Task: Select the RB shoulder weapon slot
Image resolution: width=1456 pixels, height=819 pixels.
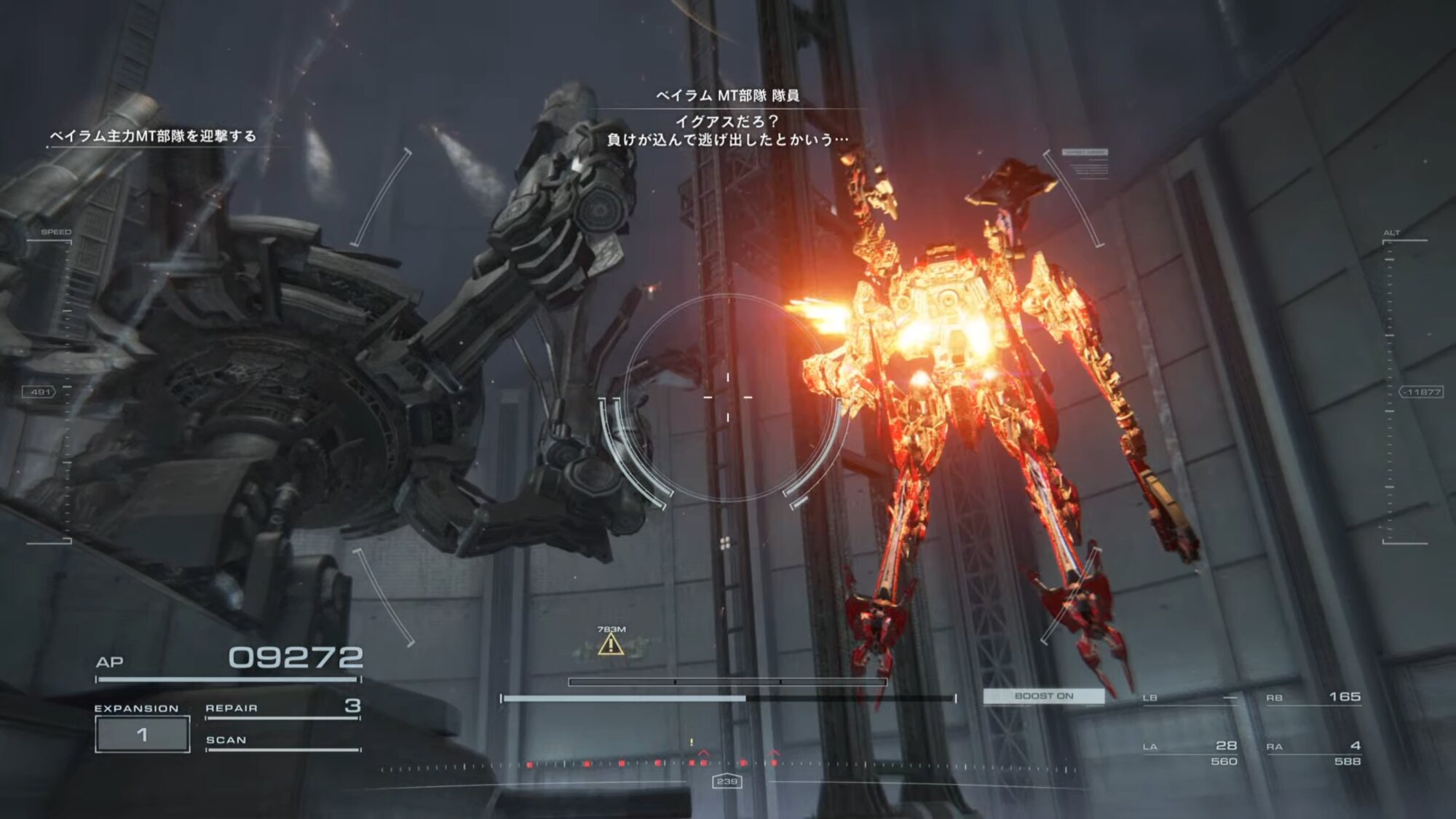Action: 1313,697
